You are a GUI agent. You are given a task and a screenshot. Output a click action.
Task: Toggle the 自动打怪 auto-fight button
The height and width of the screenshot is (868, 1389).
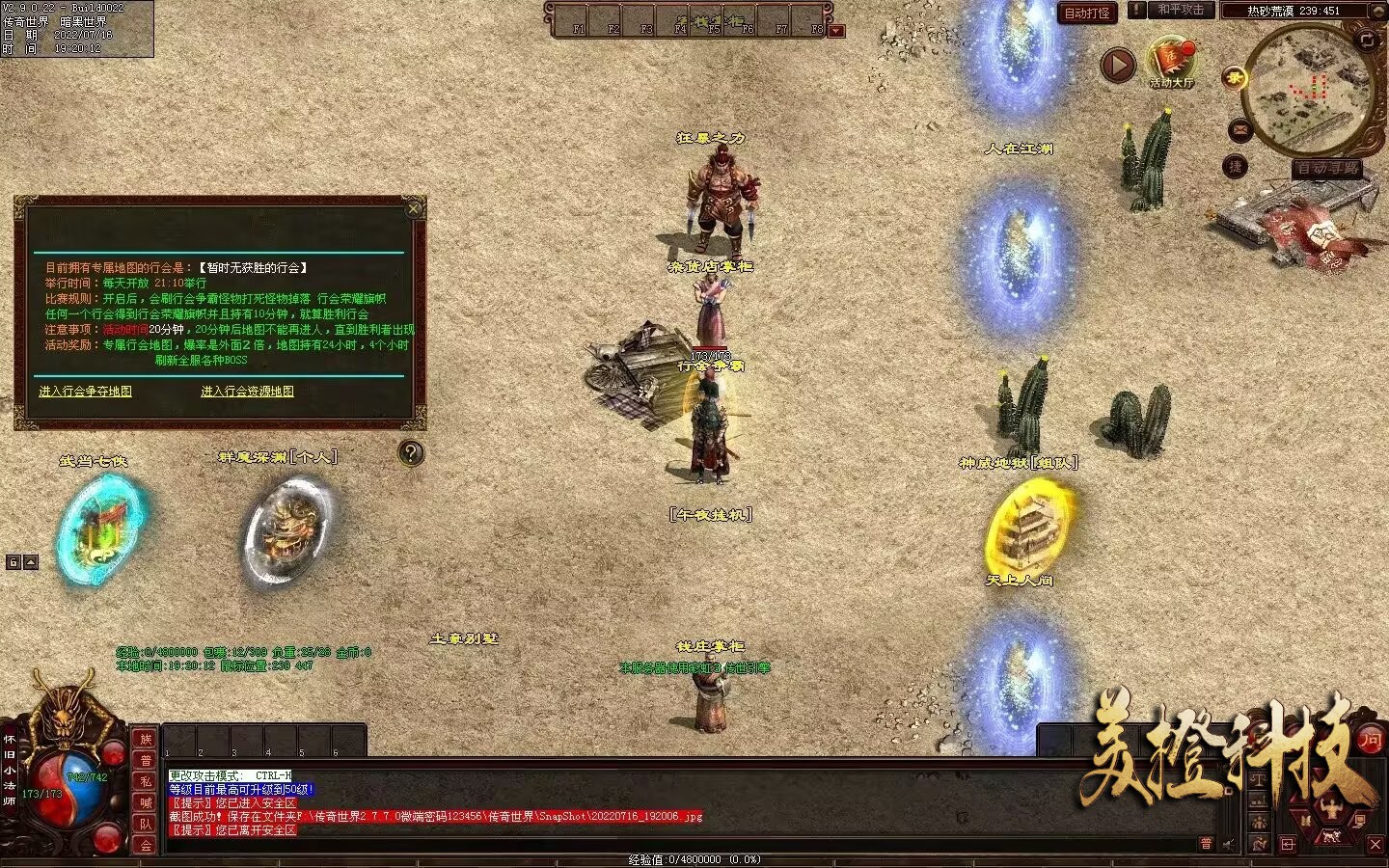click(x=1087, y=13)
